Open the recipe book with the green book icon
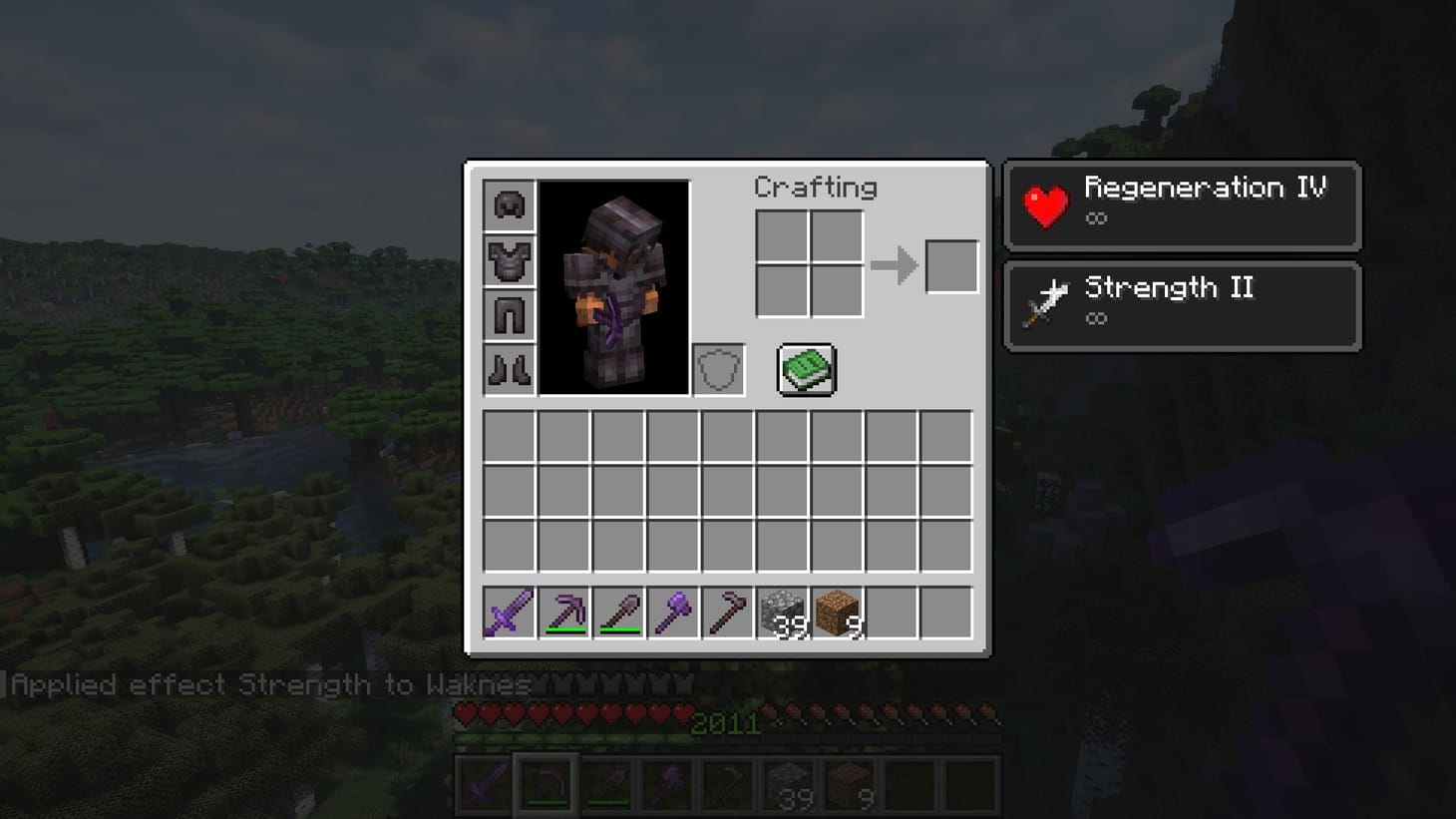Image resolution: width=1456 pixels, height=819 pixels. tap(806, 368)
